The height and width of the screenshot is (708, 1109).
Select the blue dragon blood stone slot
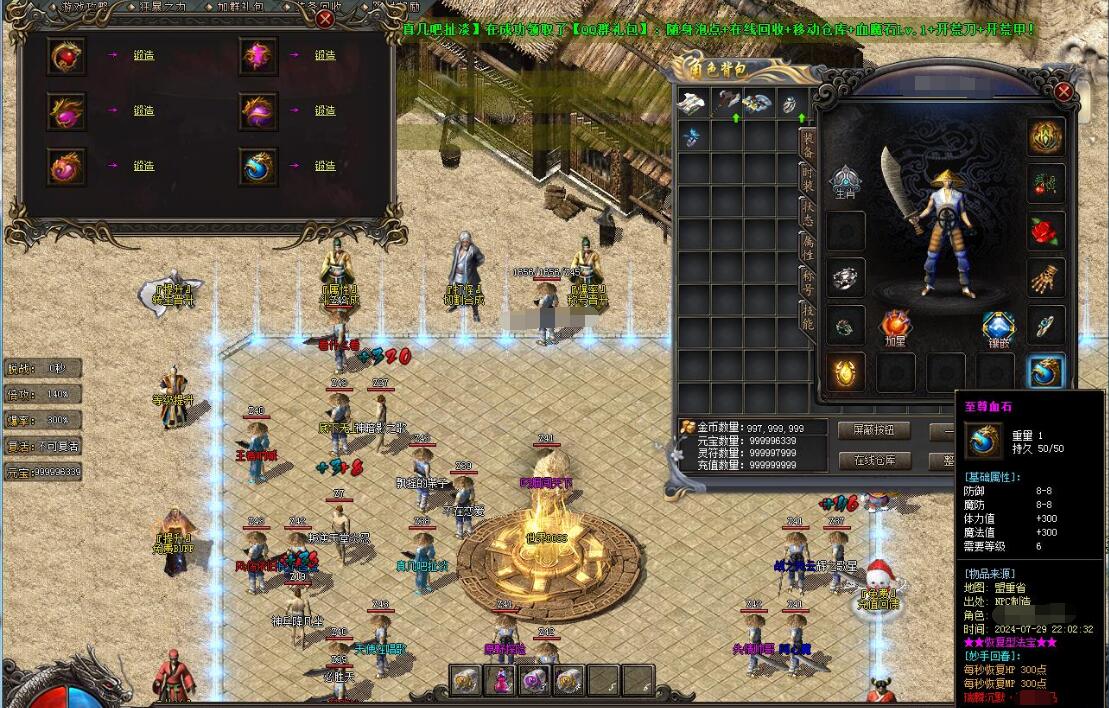pyautogui.click(x=1046, y=372)
